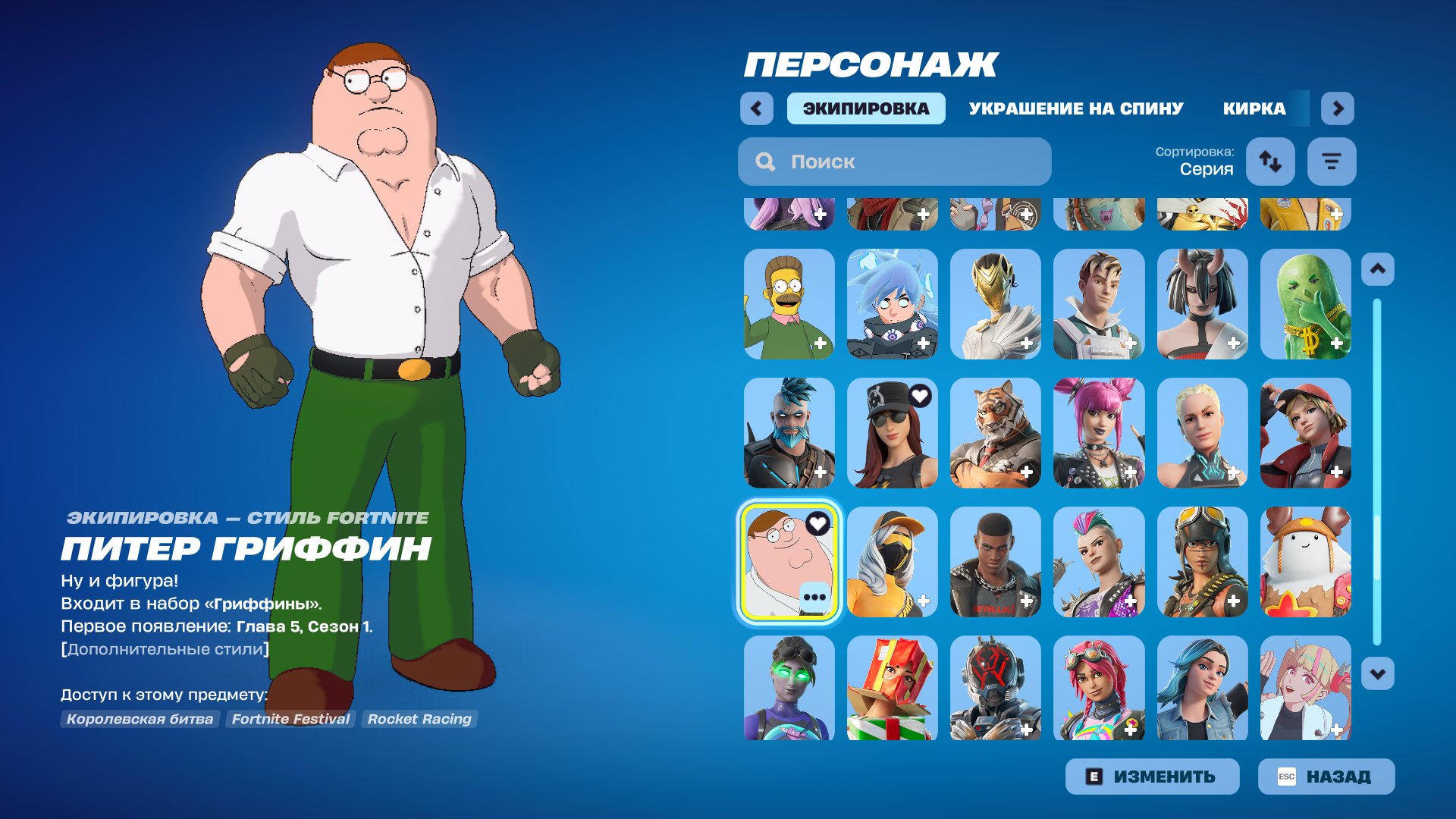Select the tiger character skin
The width and height of the screenshot is (1456, 819).
point(996,433)
